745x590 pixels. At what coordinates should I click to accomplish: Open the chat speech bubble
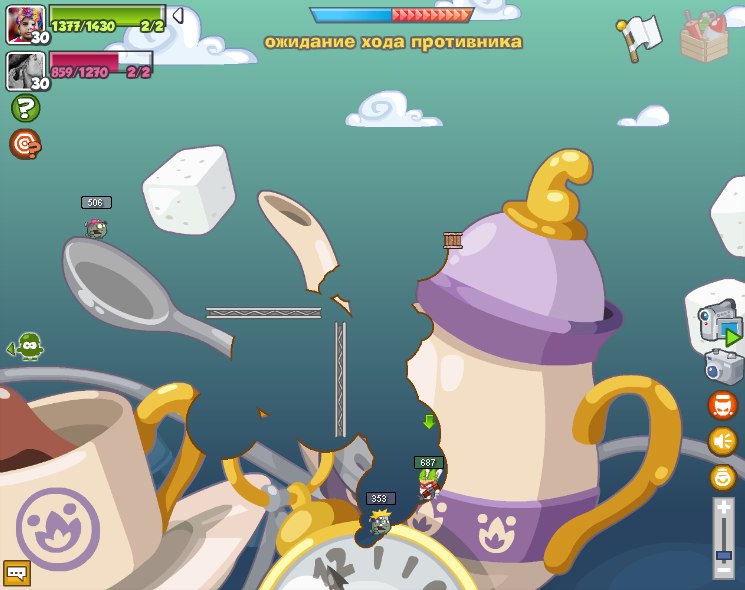point(17,573)
